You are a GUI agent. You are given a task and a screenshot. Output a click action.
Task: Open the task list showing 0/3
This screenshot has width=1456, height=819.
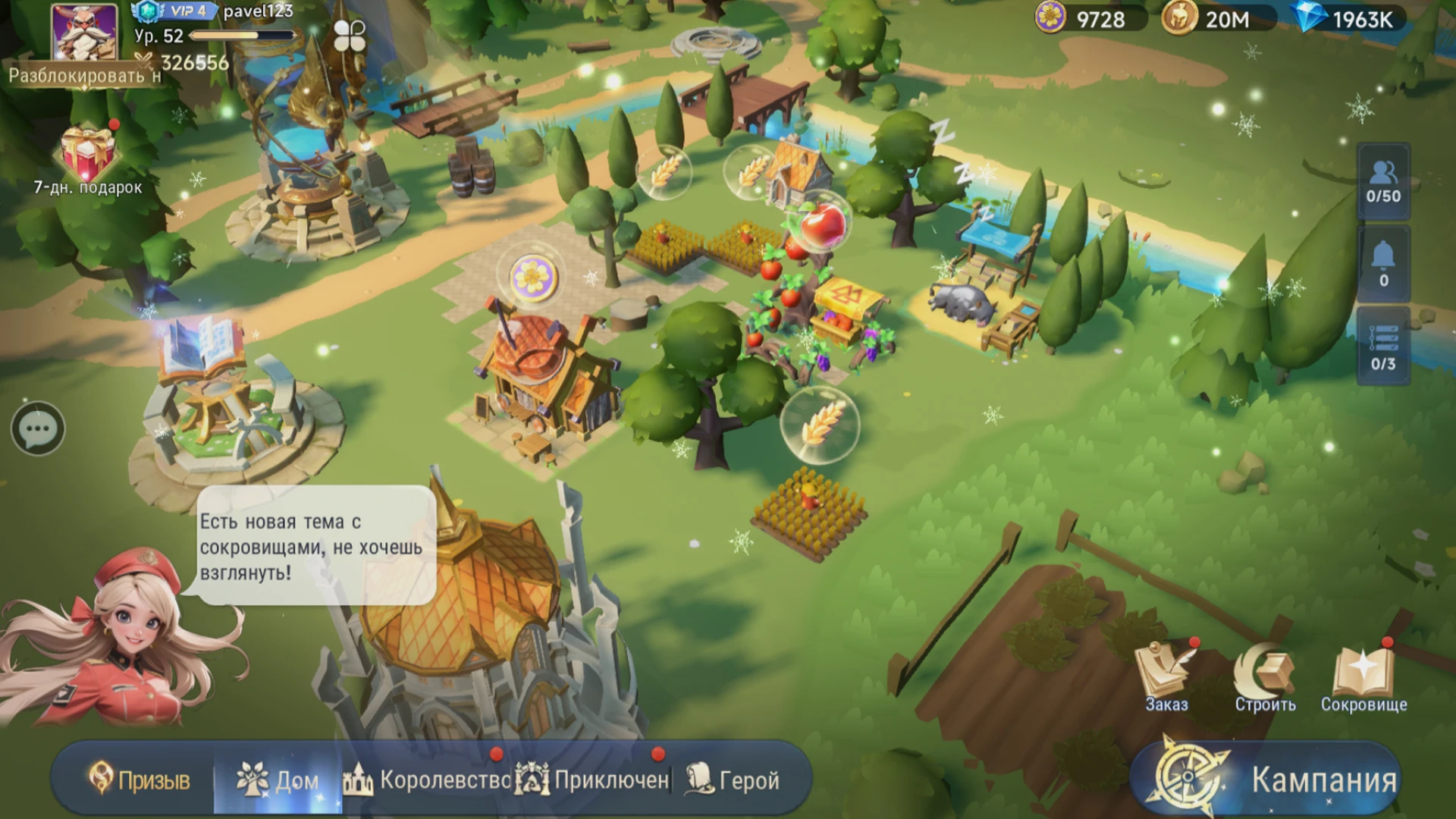pos(1383,347)
